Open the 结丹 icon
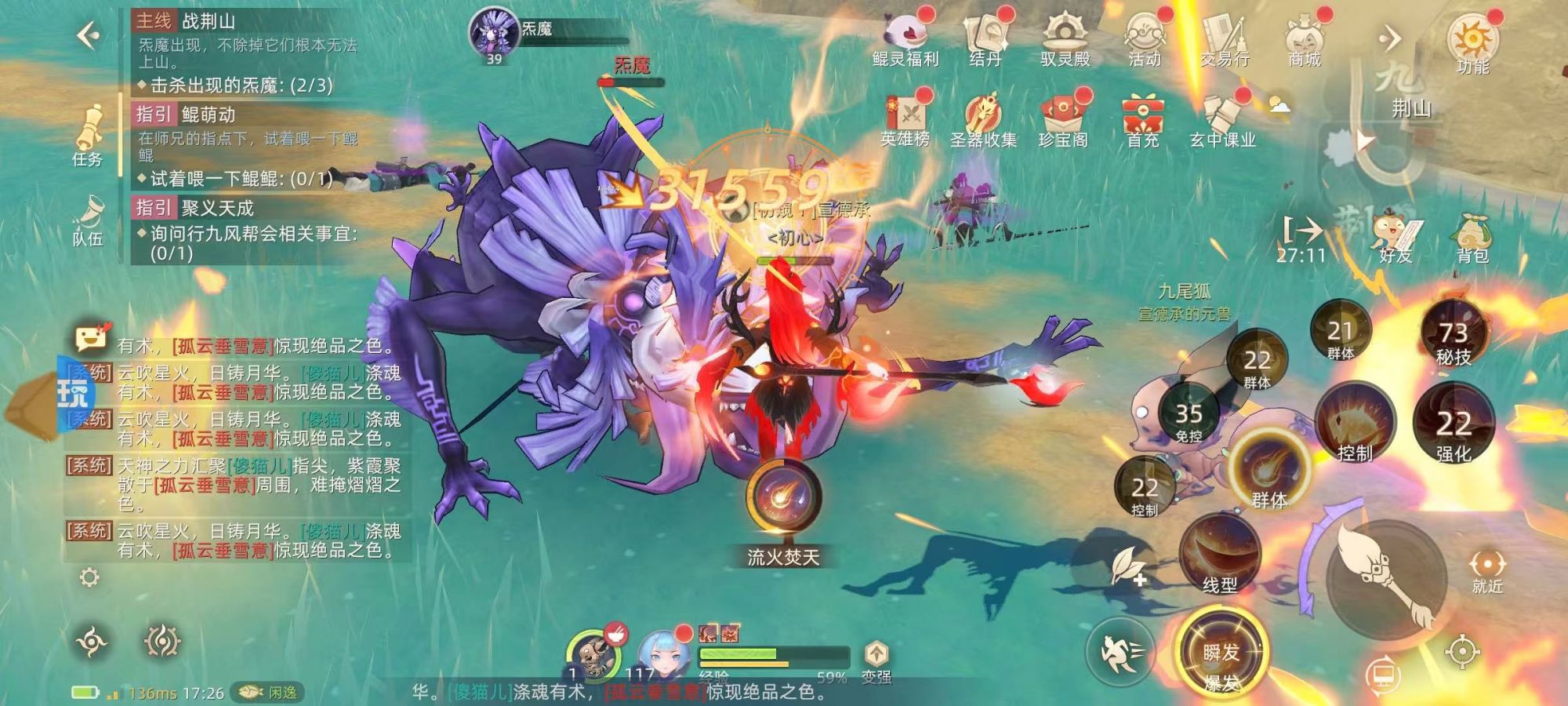Viewport: 1568px width, 706px height. click(985, 38)
